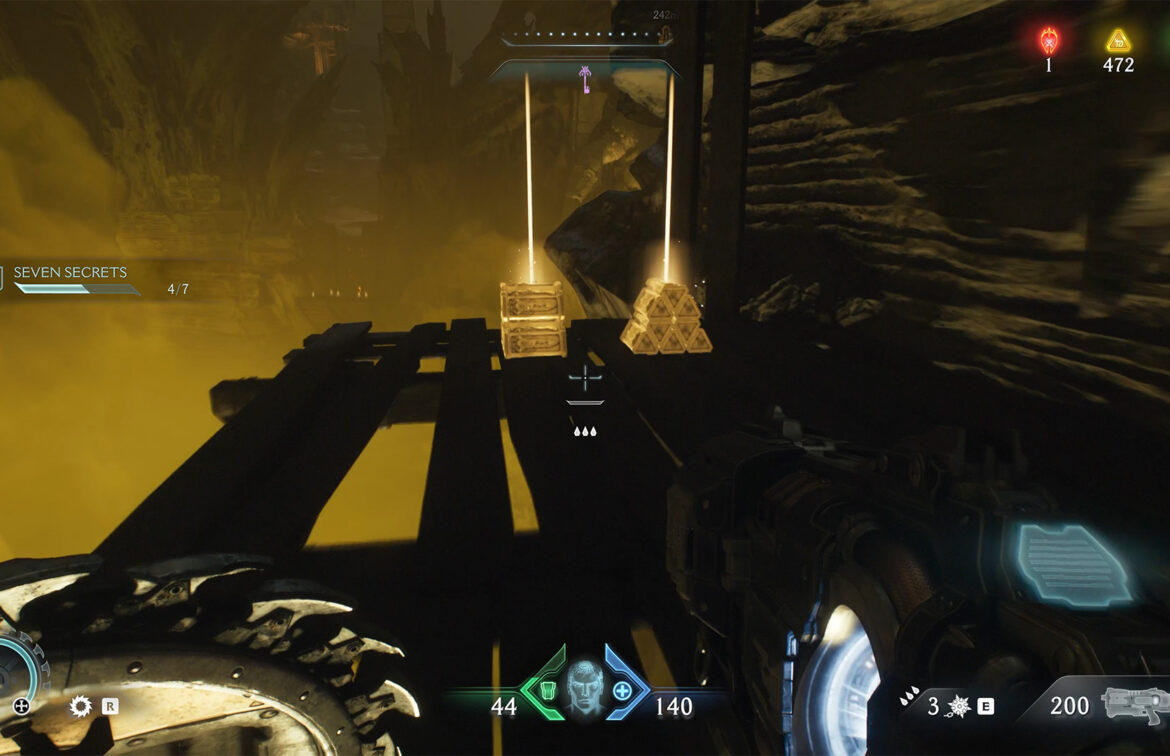This screenshot has width=1170, height=756.
Task: Click the iron cross icon by the shield gauge
Action: pos(21,706)
